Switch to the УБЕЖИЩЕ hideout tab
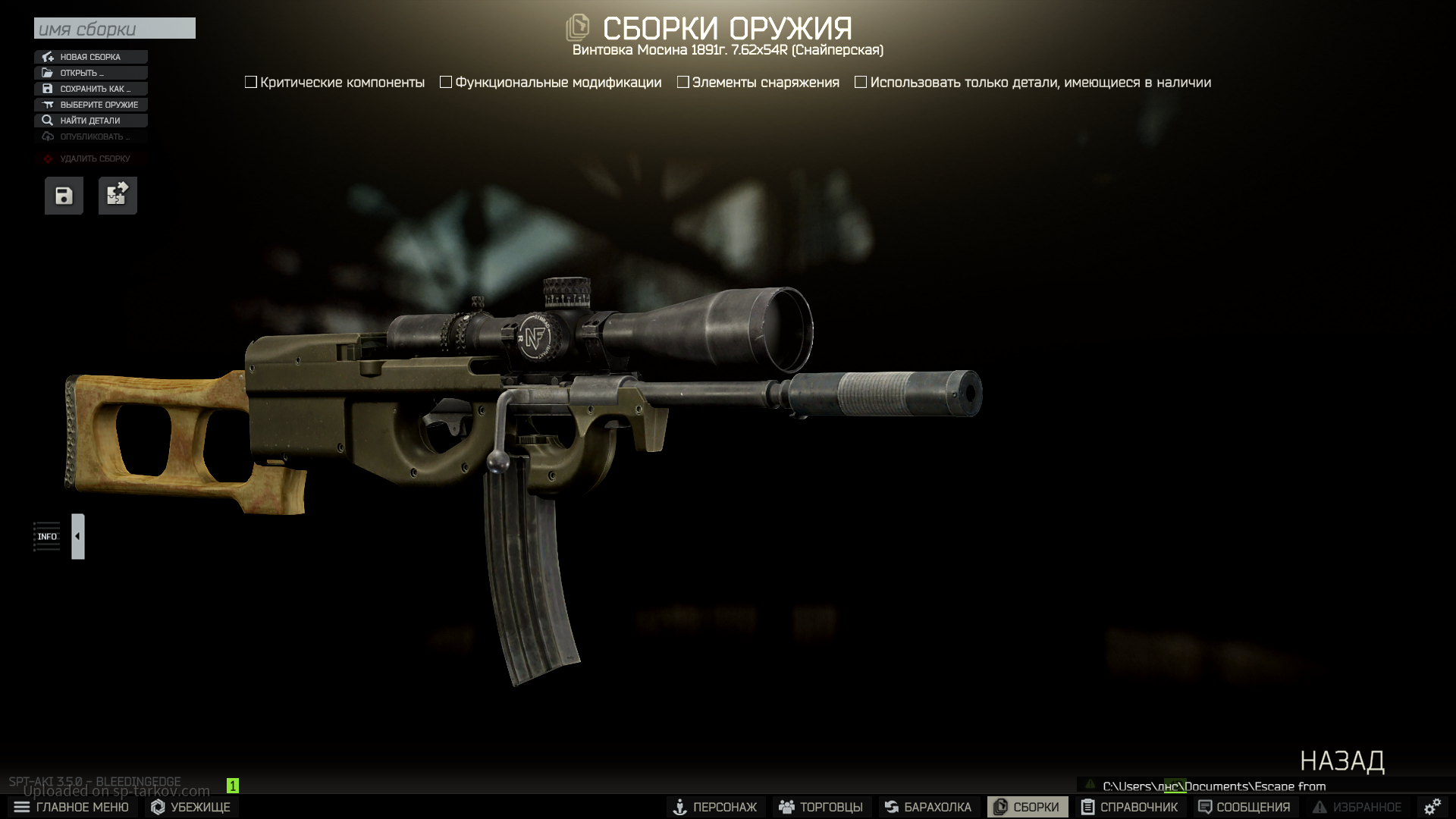The height and width of the screenshot is (819, 1456). pos(190,807)
